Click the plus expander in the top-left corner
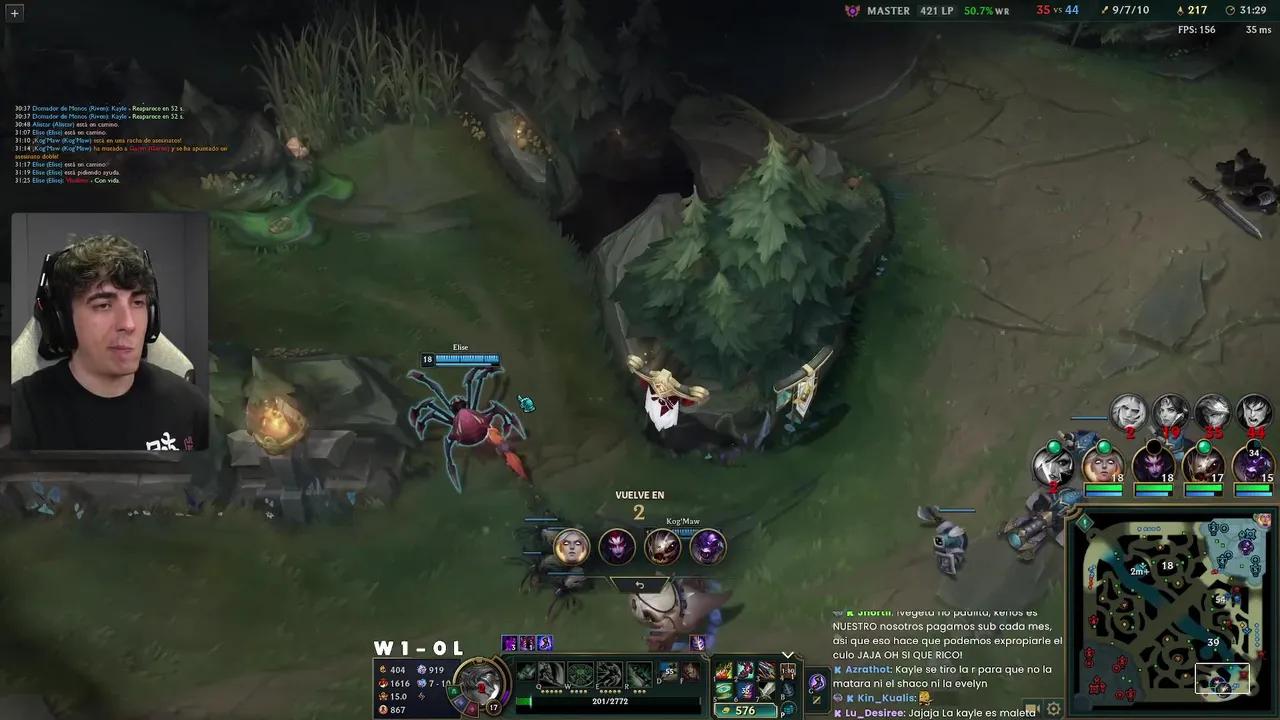 [x=14, y=15]
